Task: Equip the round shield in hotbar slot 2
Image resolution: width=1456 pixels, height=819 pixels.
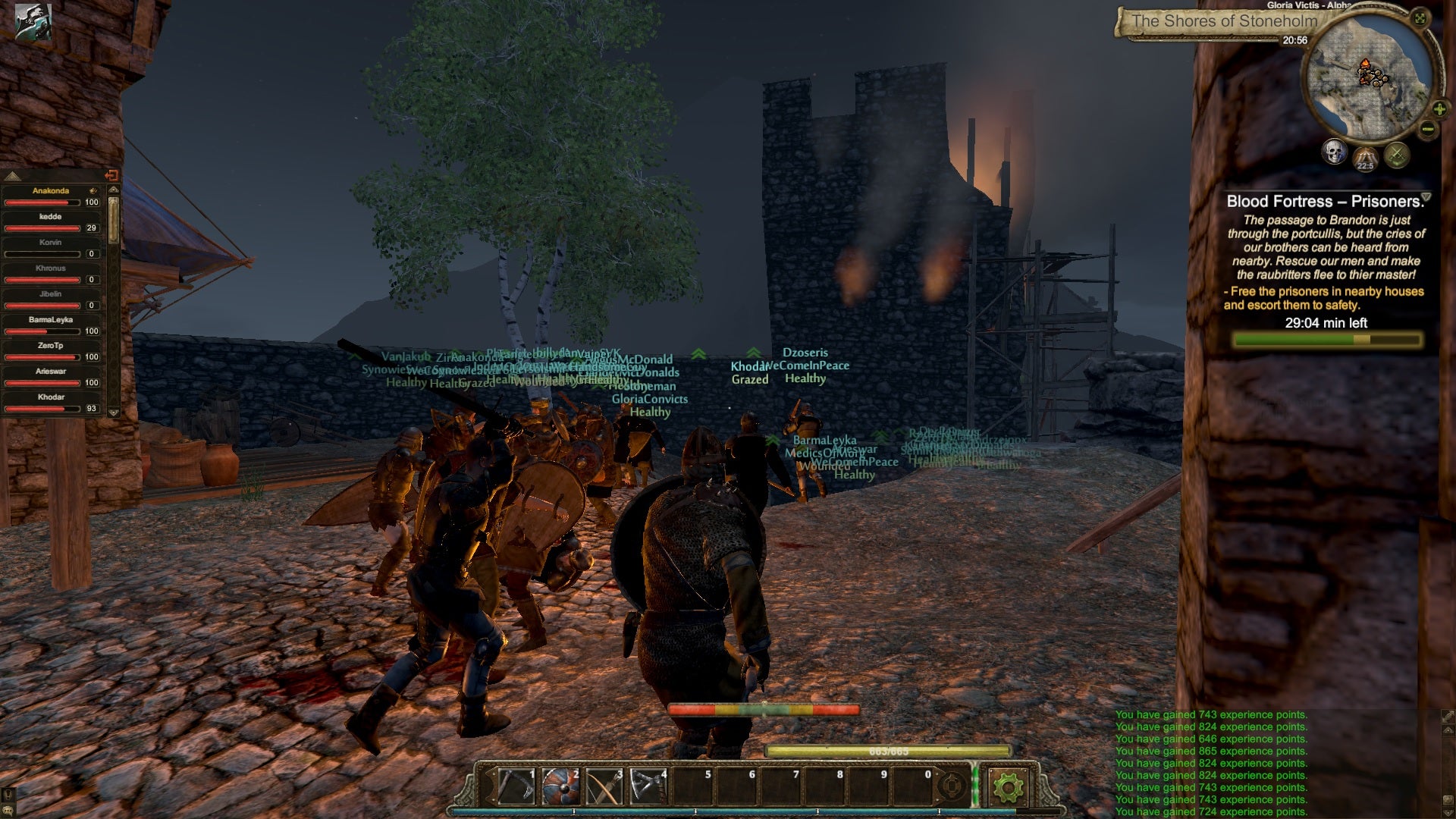Action: pos(560,786)
